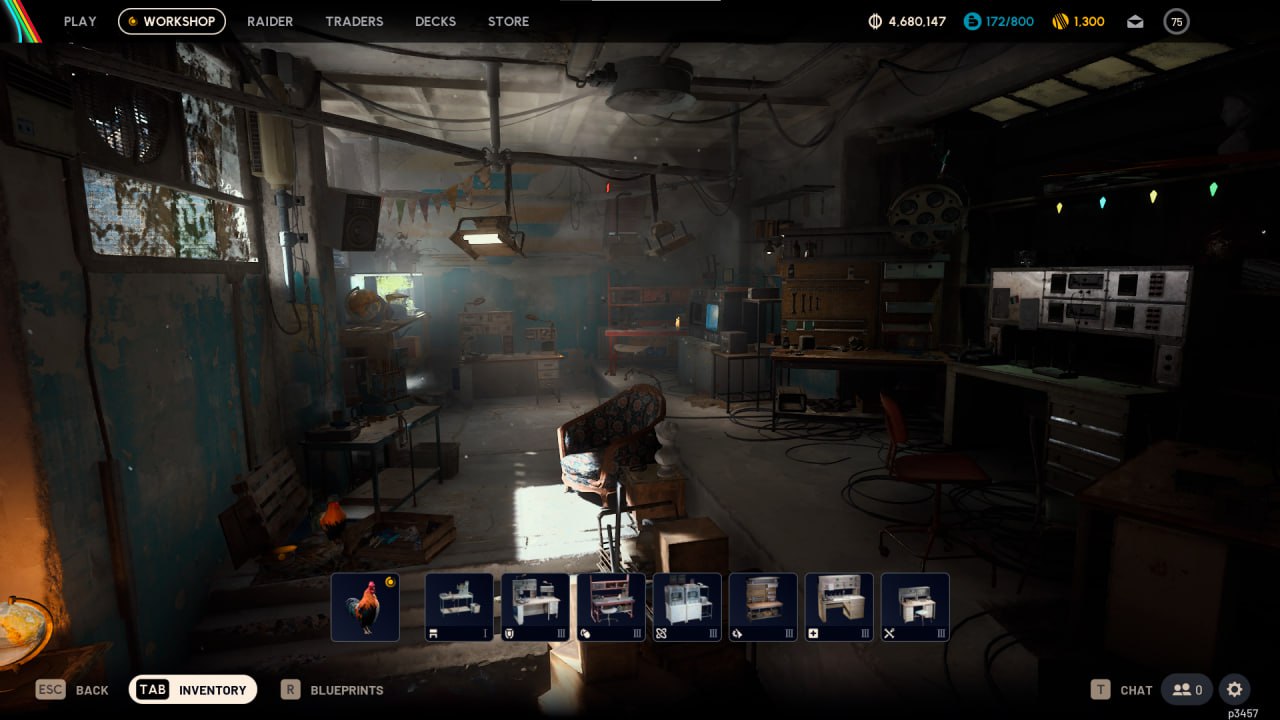Open the Decks tab

435,21
